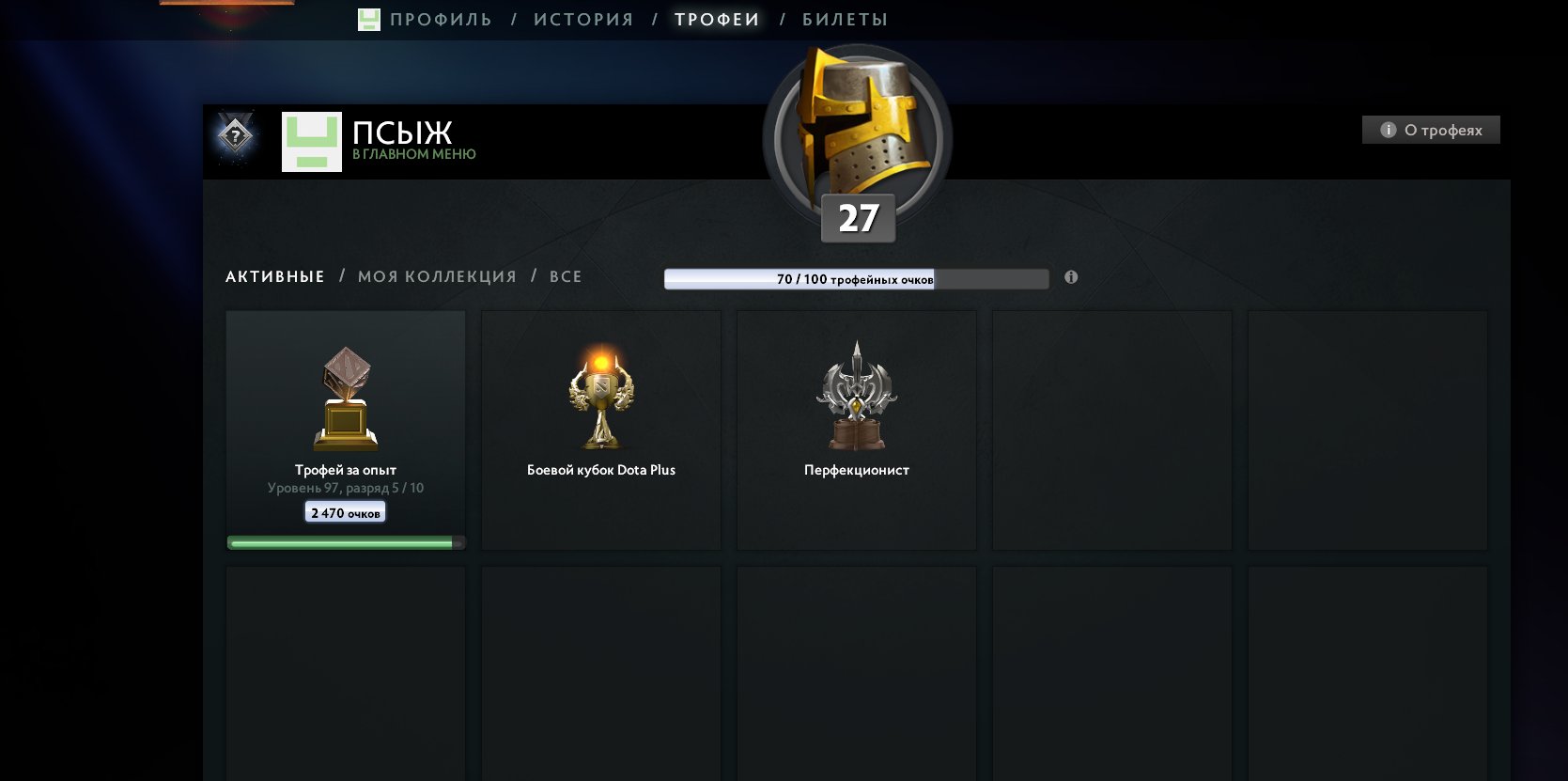Screen dimensions: 1568x781
Task: Click the info icon next to the trophy points bar
Action: pyautogui.click(x=1072, y=277)
